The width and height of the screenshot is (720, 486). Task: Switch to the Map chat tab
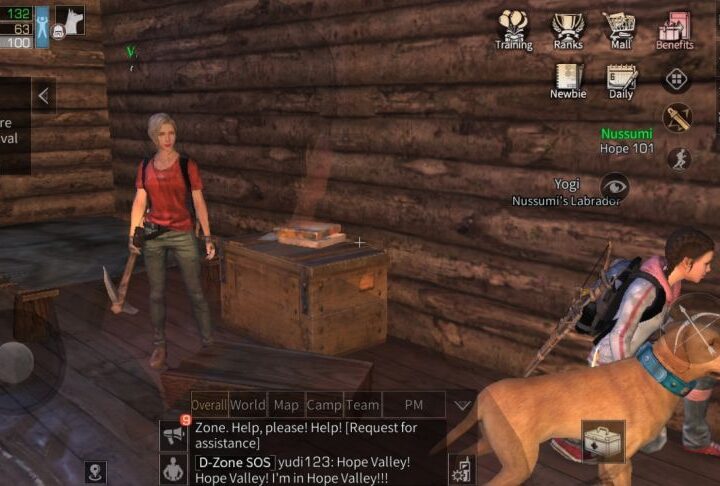pyautogui.click(x=287, y=405)
